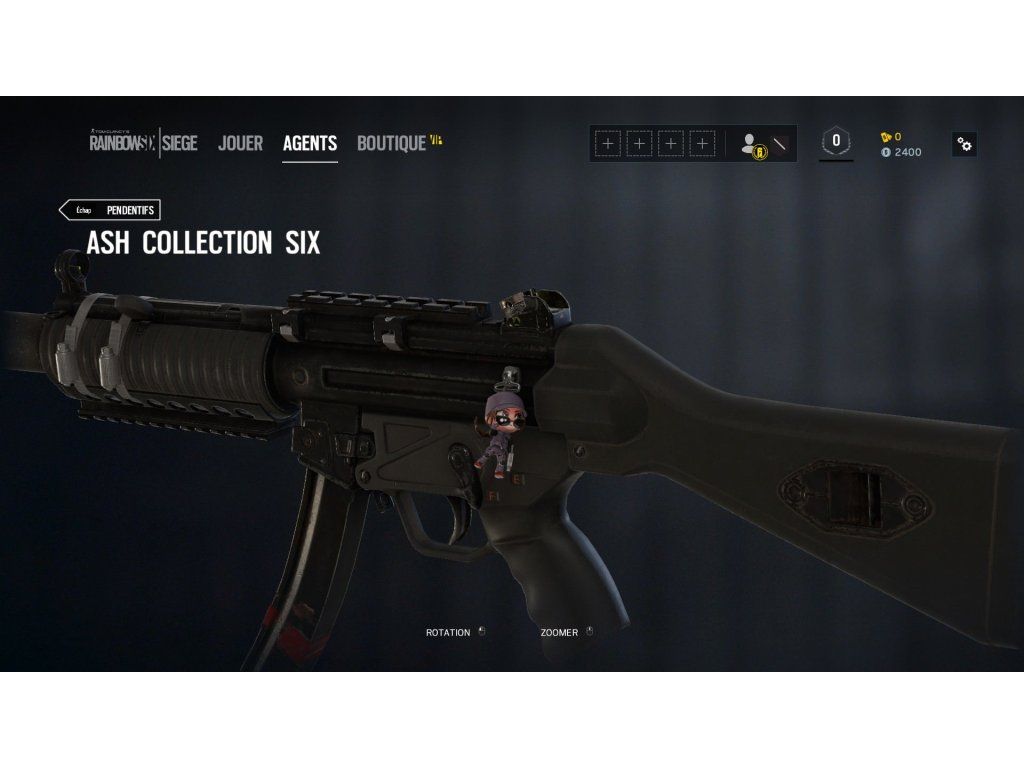The image size is (1024, 768).
Task: Open the renown and credits balance
Action: [x=901, y=144]
